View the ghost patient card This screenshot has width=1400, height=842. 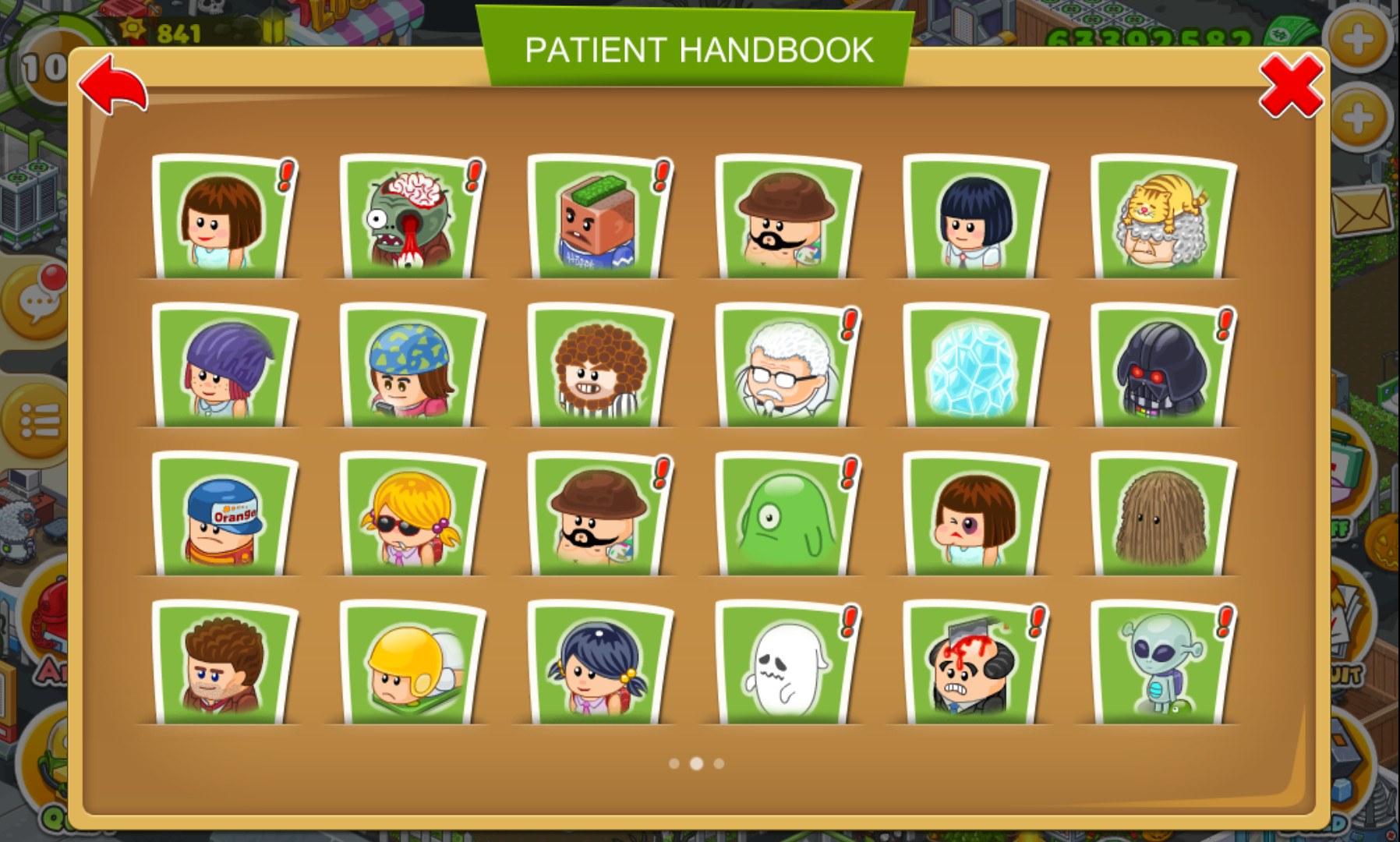pos(782,668)
